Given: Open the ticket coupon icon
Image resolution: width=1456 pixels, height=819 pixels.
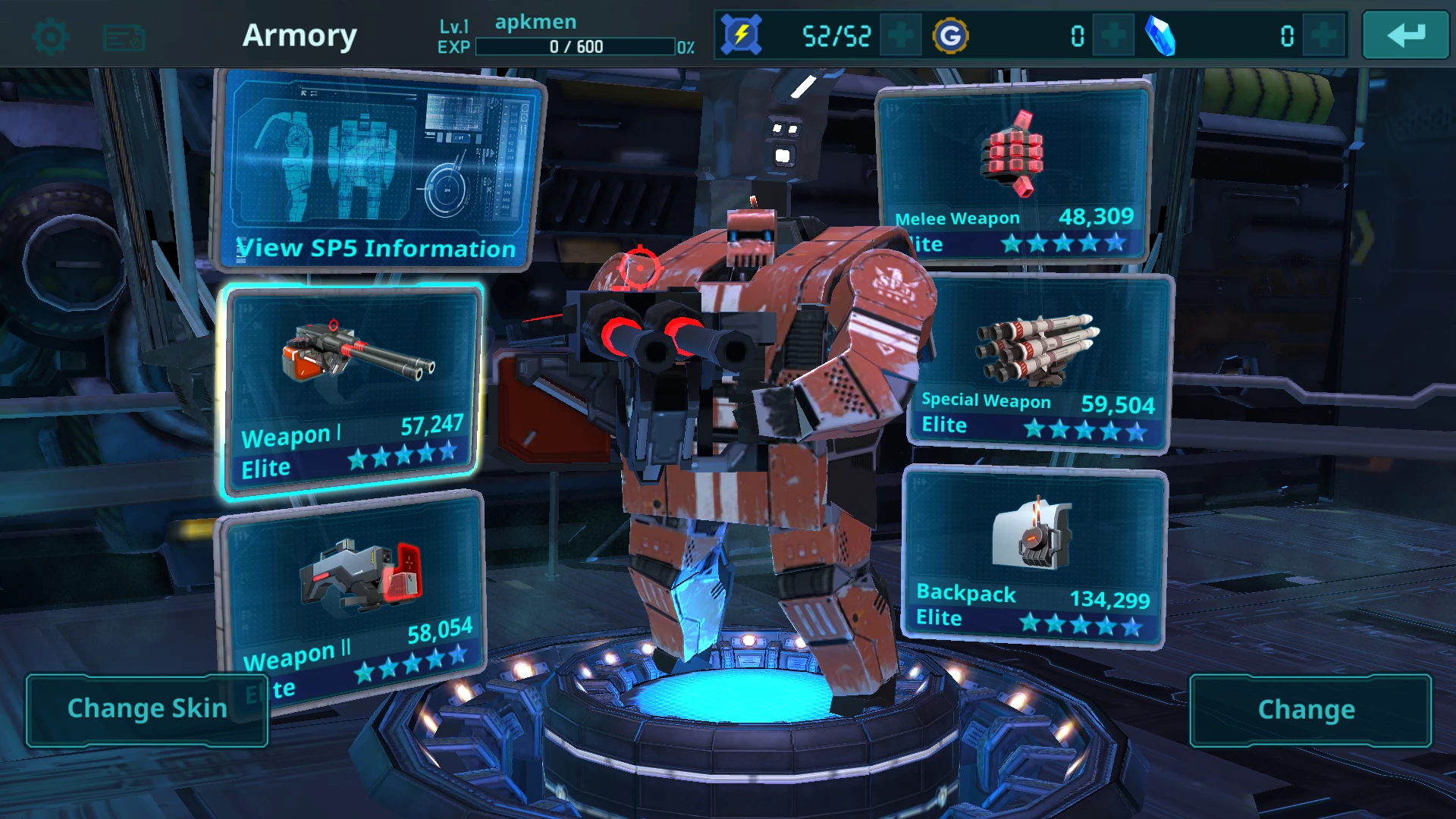Looking at the screenshot, I should pos(124,37).
